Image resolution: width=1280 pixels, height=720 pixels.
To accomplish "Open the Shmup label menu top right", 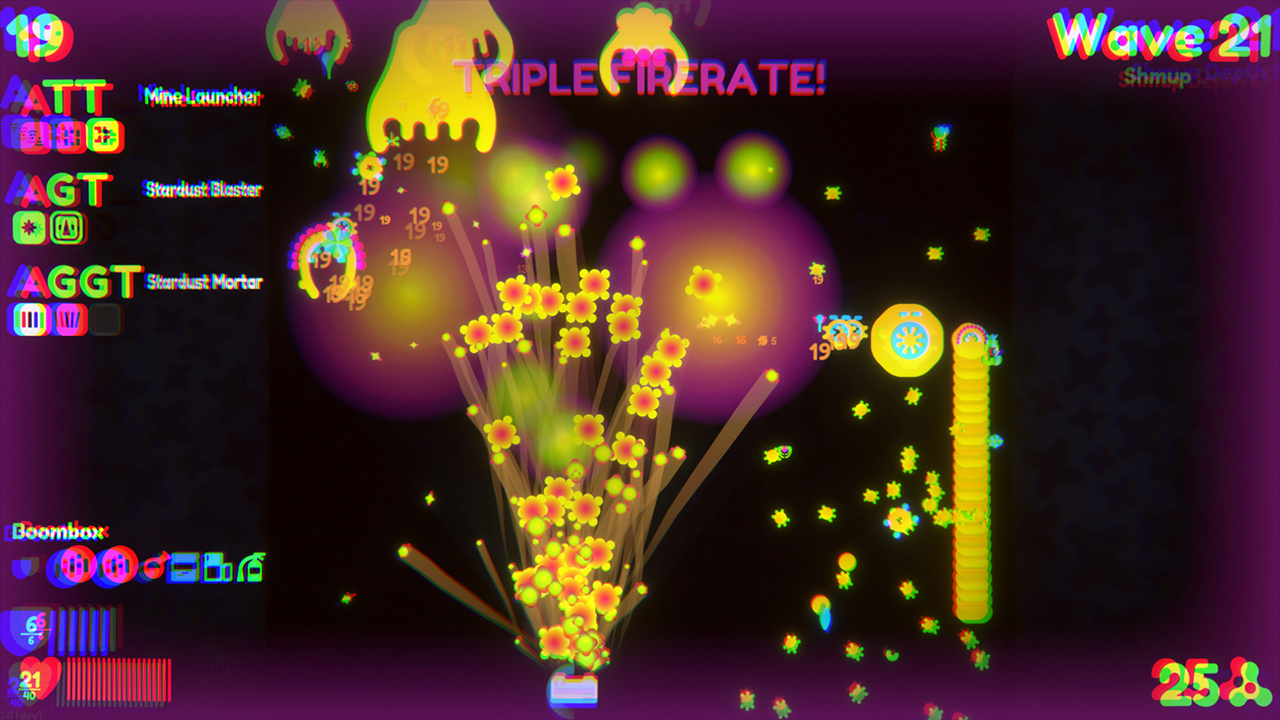I will coord(1155,75).
